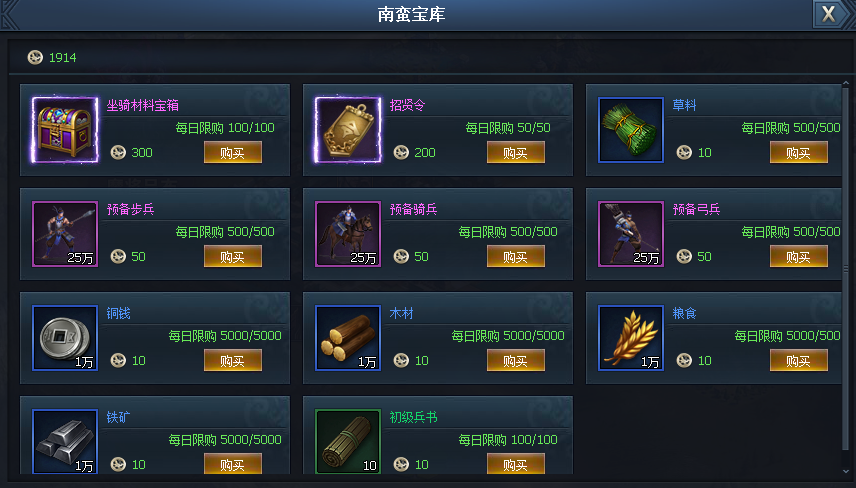
Task: Select the green fodder bundle icon
Action: pyautogui.click(x=631, y=130)
